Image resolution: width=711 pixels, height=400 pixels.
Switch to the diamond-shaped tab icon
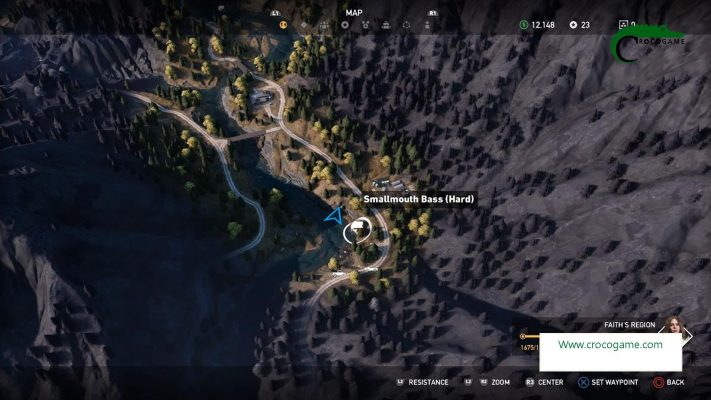[x=304, y=24]
